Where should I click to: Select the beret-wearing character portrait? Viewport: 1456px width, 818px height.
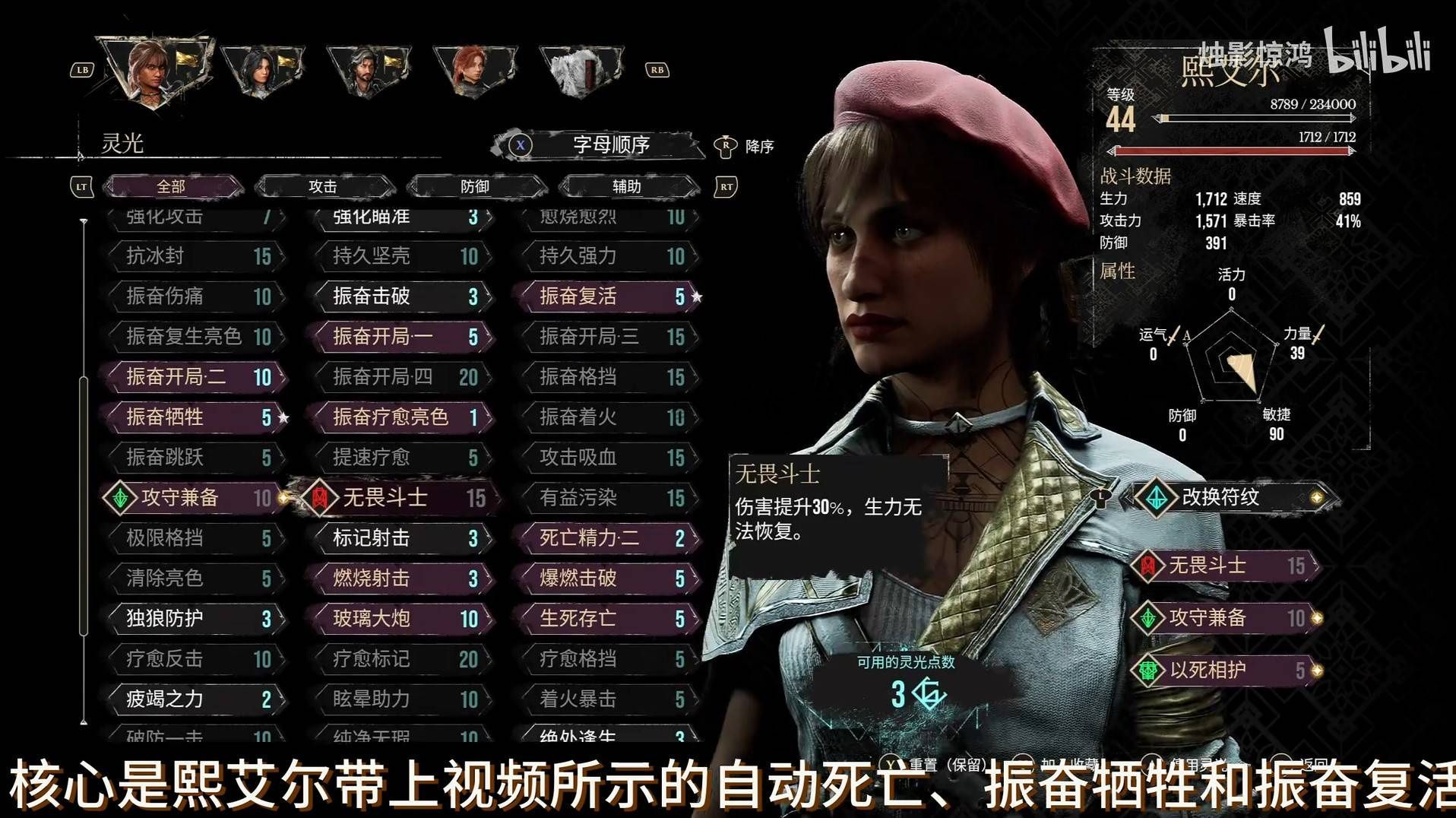(156, 70)
